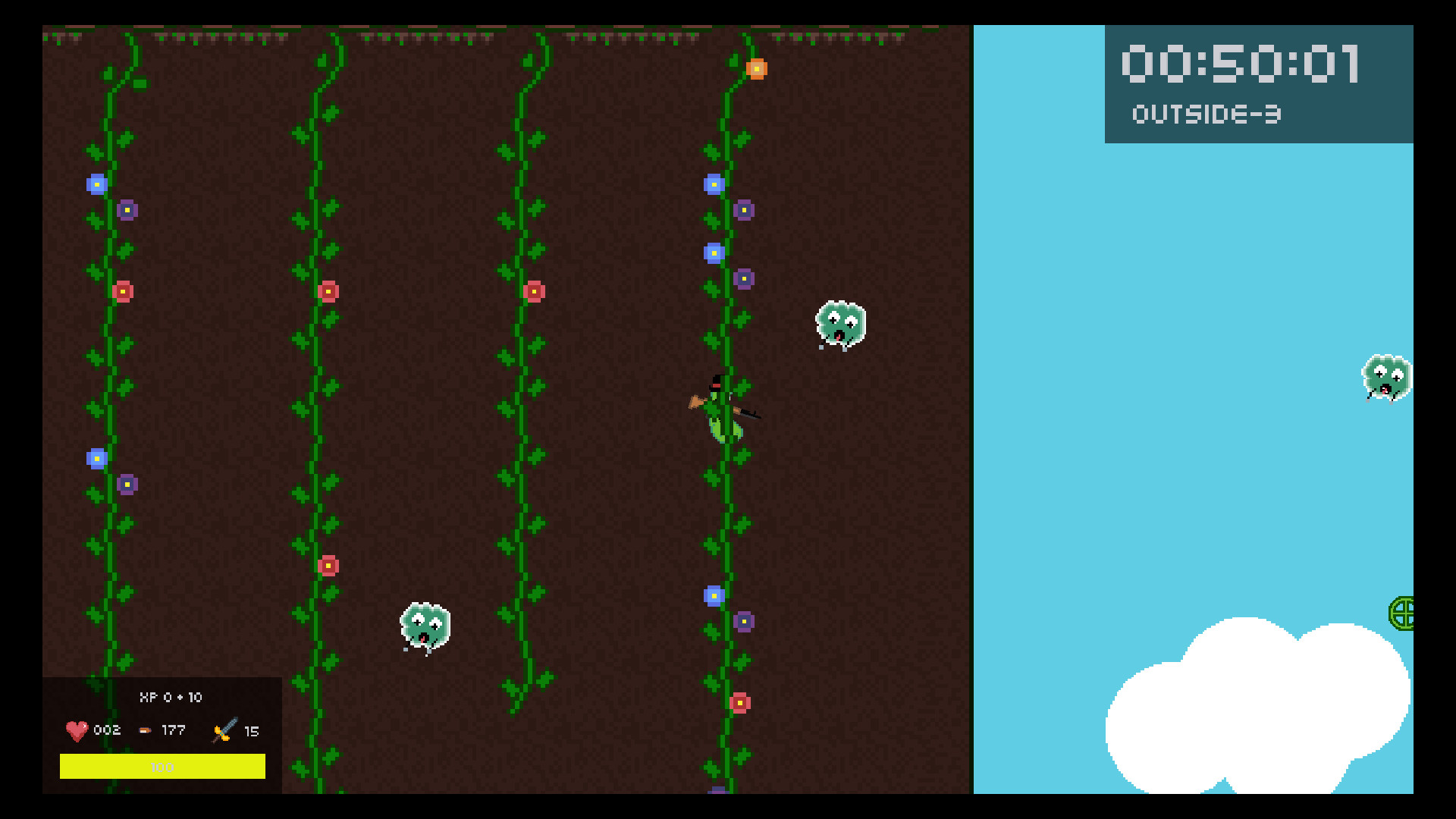Click the yellow 100 progress bar
The image size is (1456, 819).
click(x=162, y=767)
